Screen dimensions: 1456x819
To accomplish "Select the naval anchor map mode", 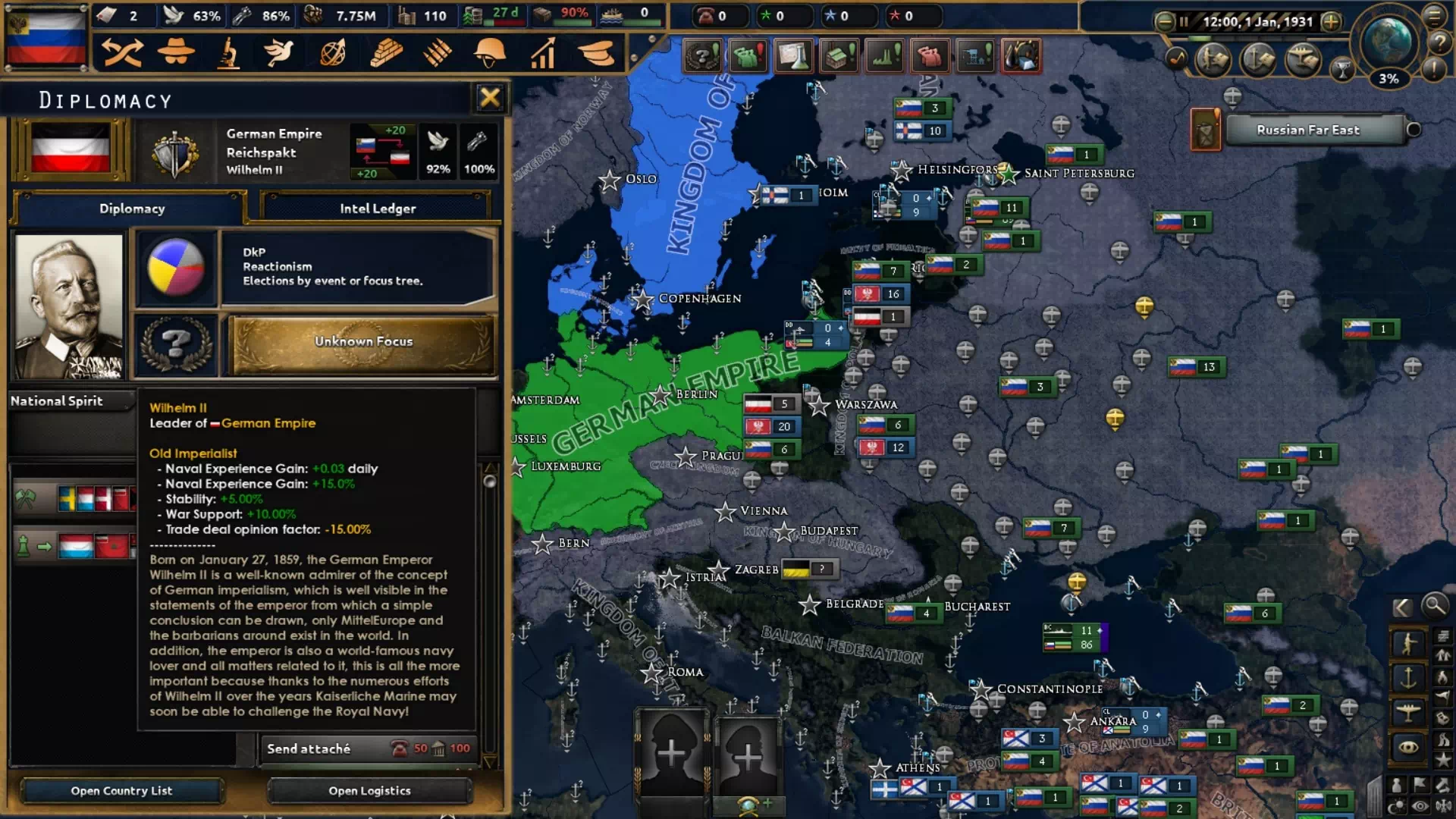I will click(1408, 677).
